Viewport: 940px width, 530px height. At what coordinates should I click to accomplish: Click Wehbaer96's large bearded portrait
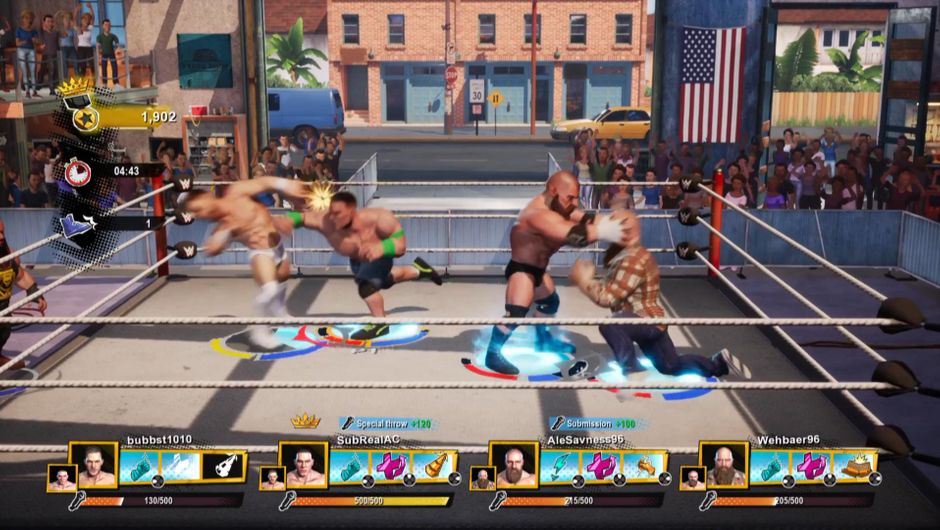tap(724, 465)
